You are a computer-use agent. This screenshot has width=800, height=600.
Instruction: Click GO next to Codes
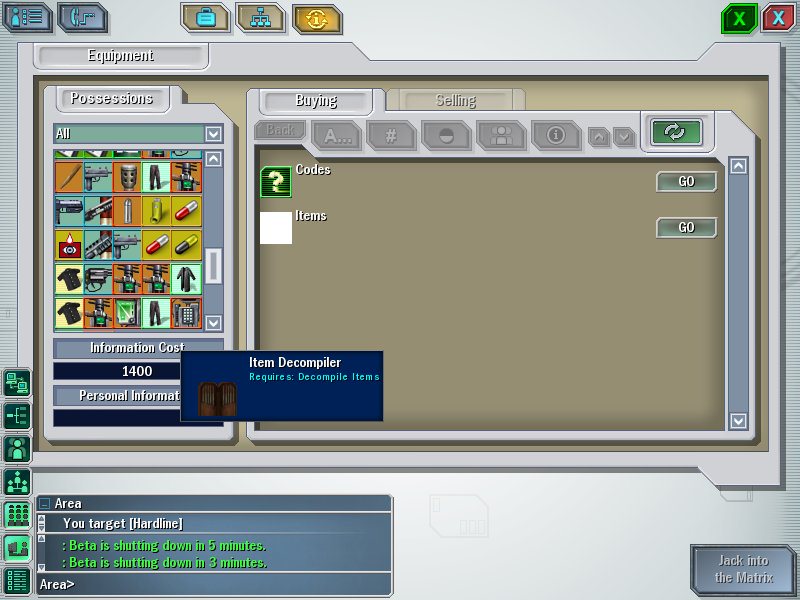[x=686, y=182]
